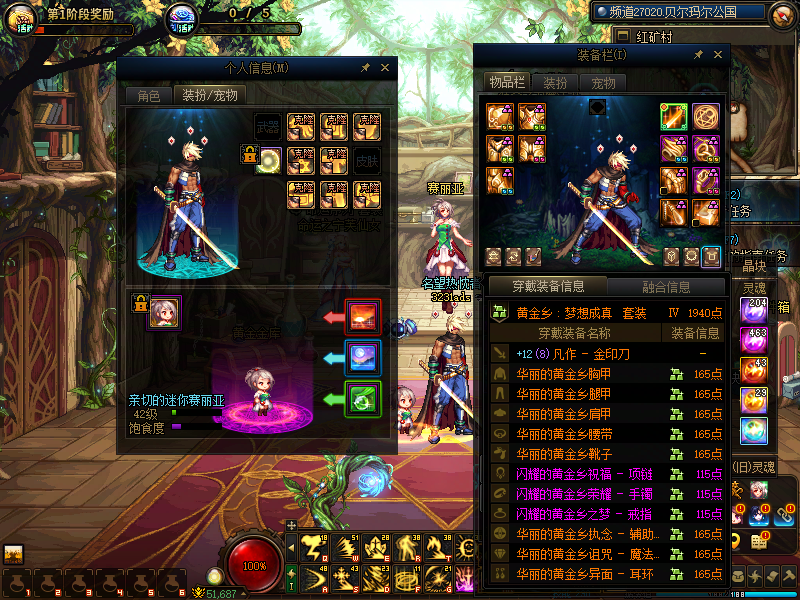Select the 穿戴装备信息 equipped gear tab
This screenshot has height=600, width=800.
(x=547, y=287)
